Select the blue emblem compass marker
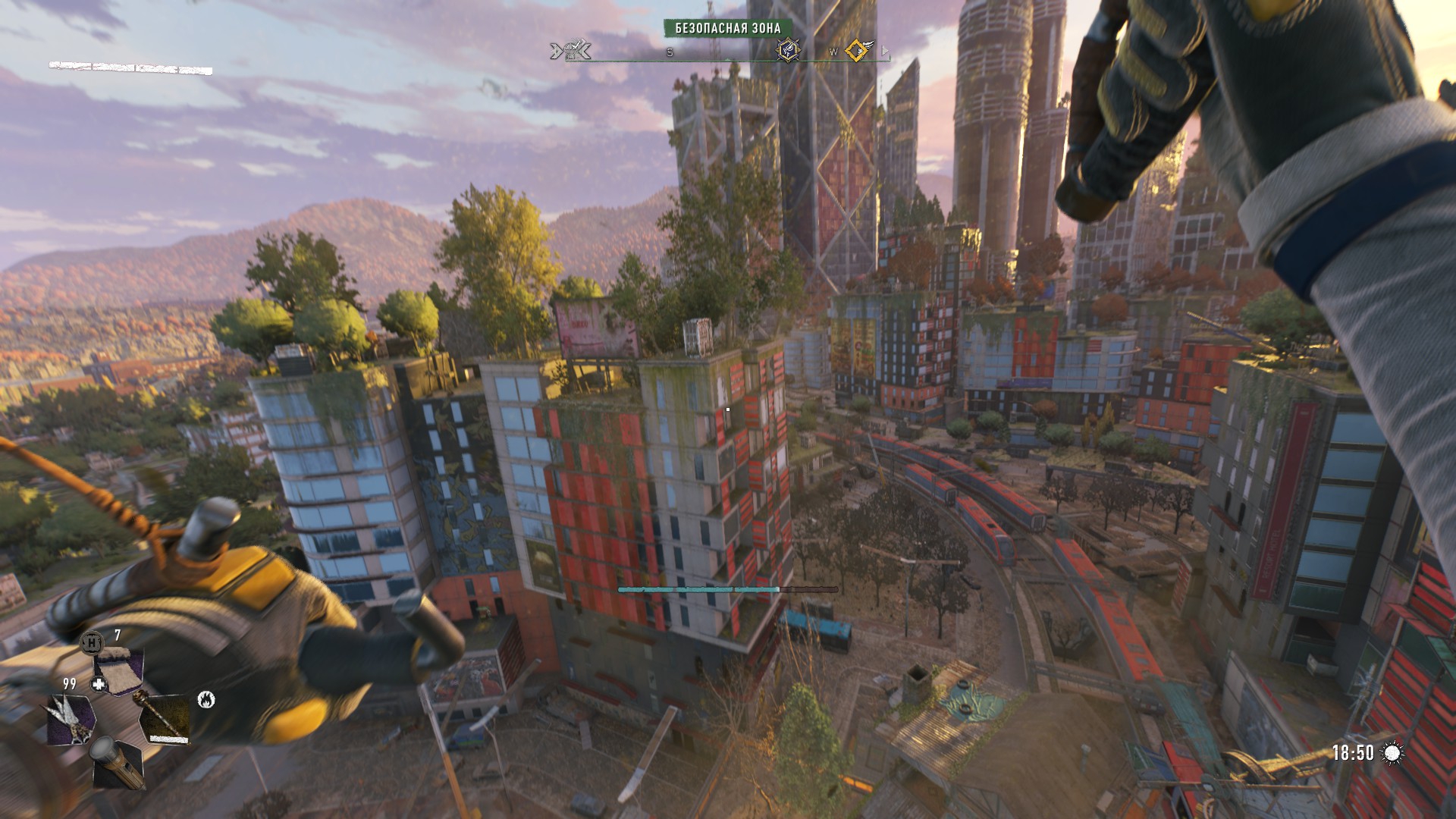The height and width of the screenshot is (819, 1456). [788, 50]
